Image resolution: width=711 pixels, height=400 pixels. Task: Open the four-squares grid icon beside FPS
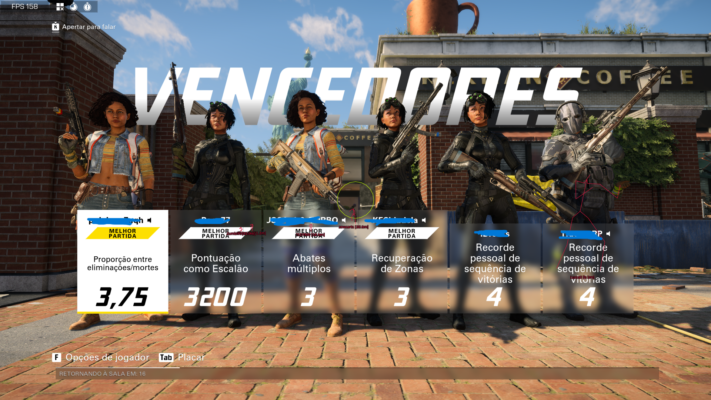pyautogui.click(x=59, y=6)
